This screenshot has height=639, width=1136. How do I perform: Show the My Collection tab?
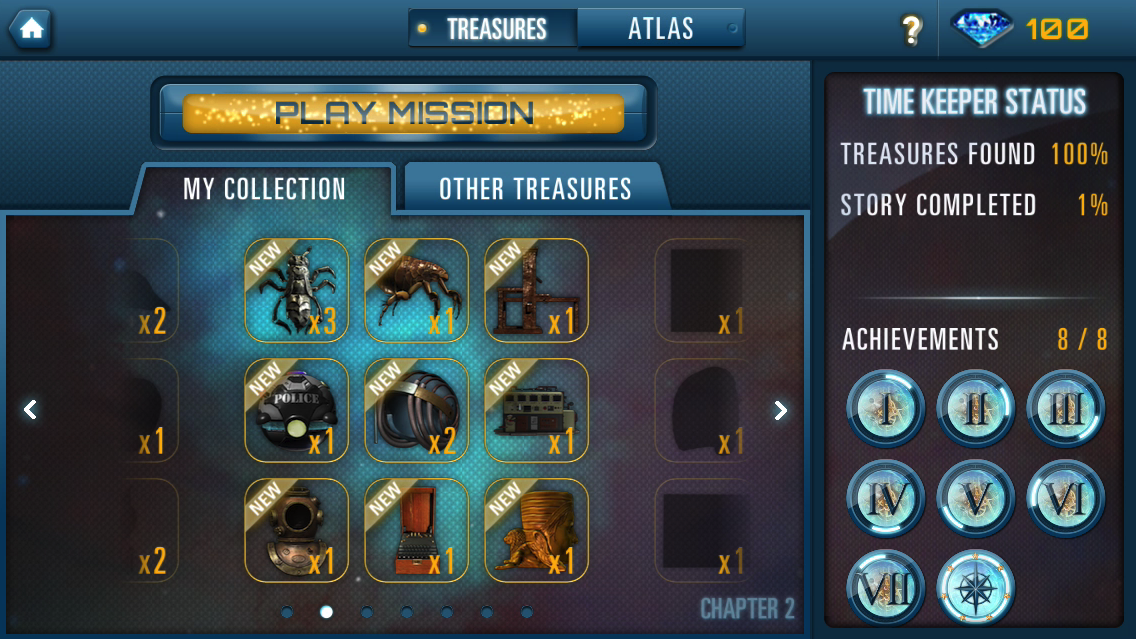click(264, 189)
